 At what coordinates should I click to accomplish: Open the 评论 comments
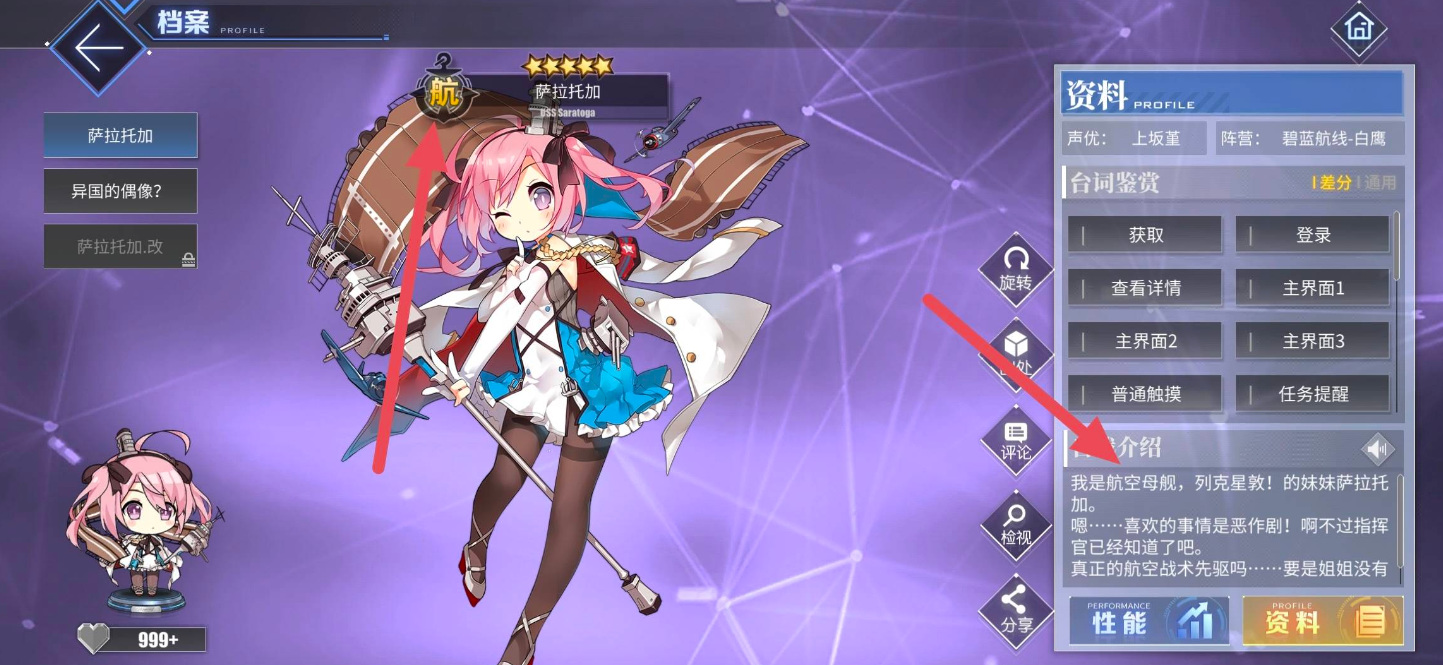coord(1015,440)
